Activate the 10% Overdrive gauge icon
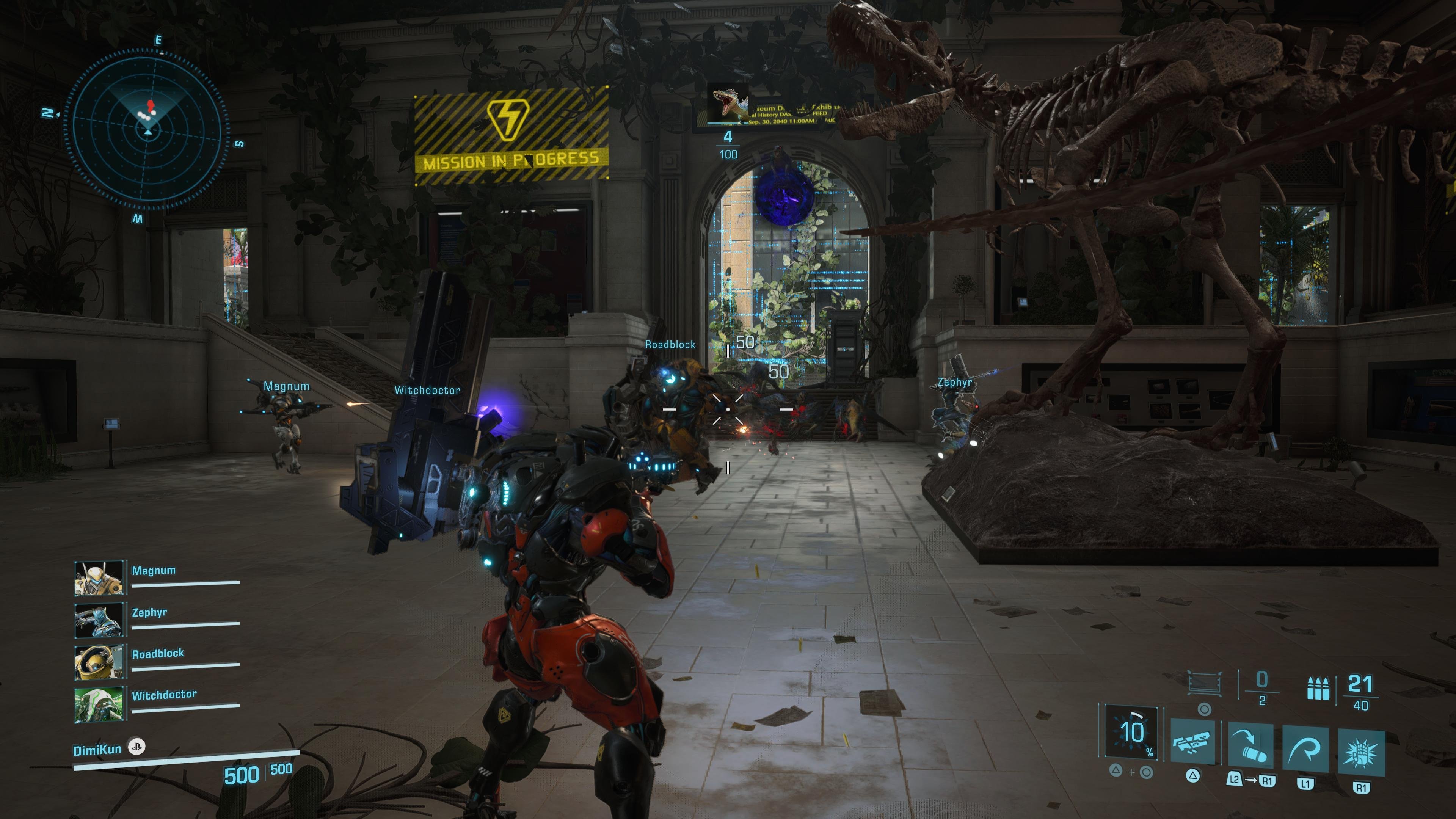Image resolution: width=1456 pixels, height=819 pixels. [x=1131, y=732]
